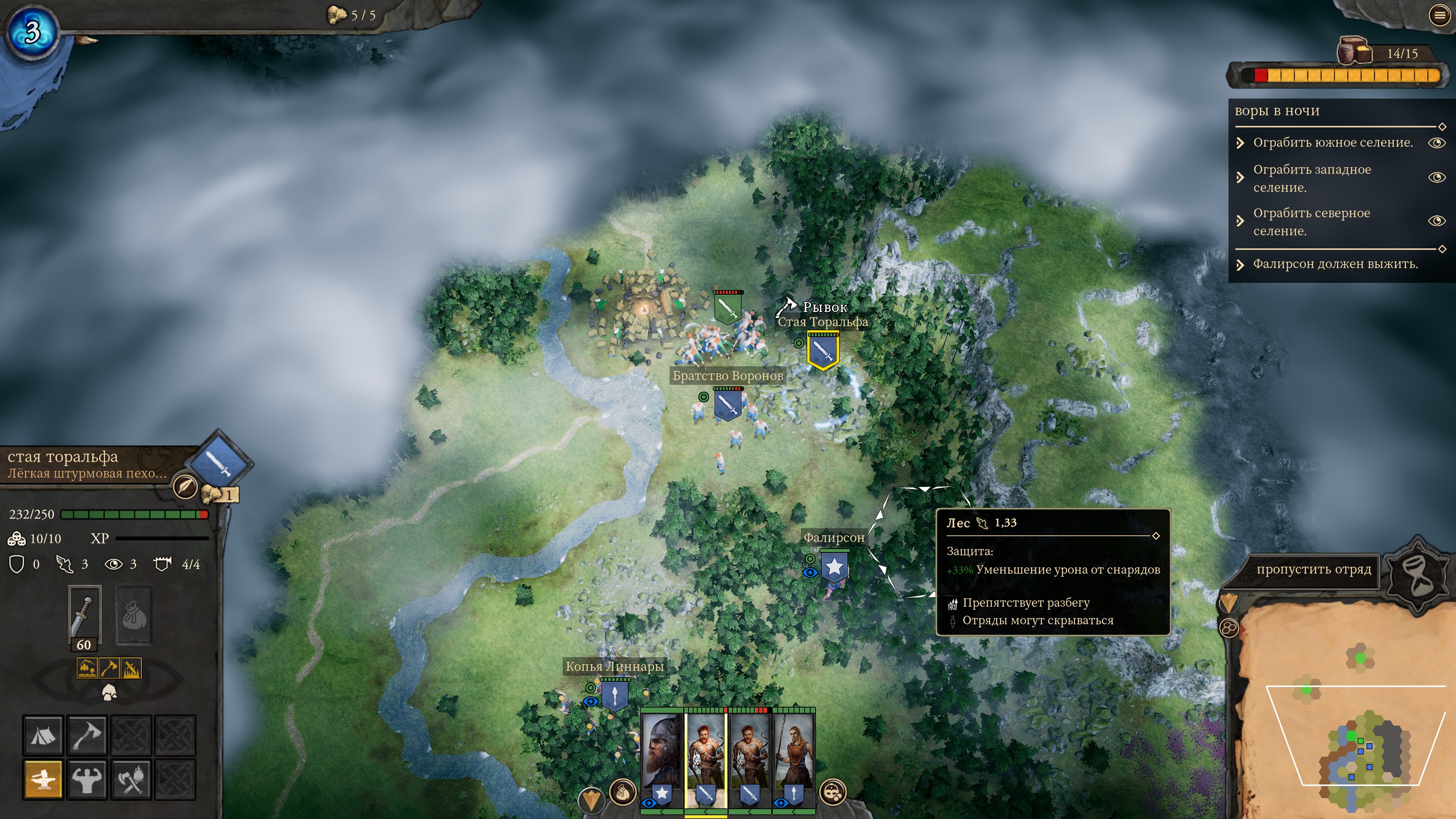Image resolution: width=1456 pixels, height=819 pixels.
Task: Select the "Стая Торальфа" sword banner marker
Action: (x=822, y=351)
